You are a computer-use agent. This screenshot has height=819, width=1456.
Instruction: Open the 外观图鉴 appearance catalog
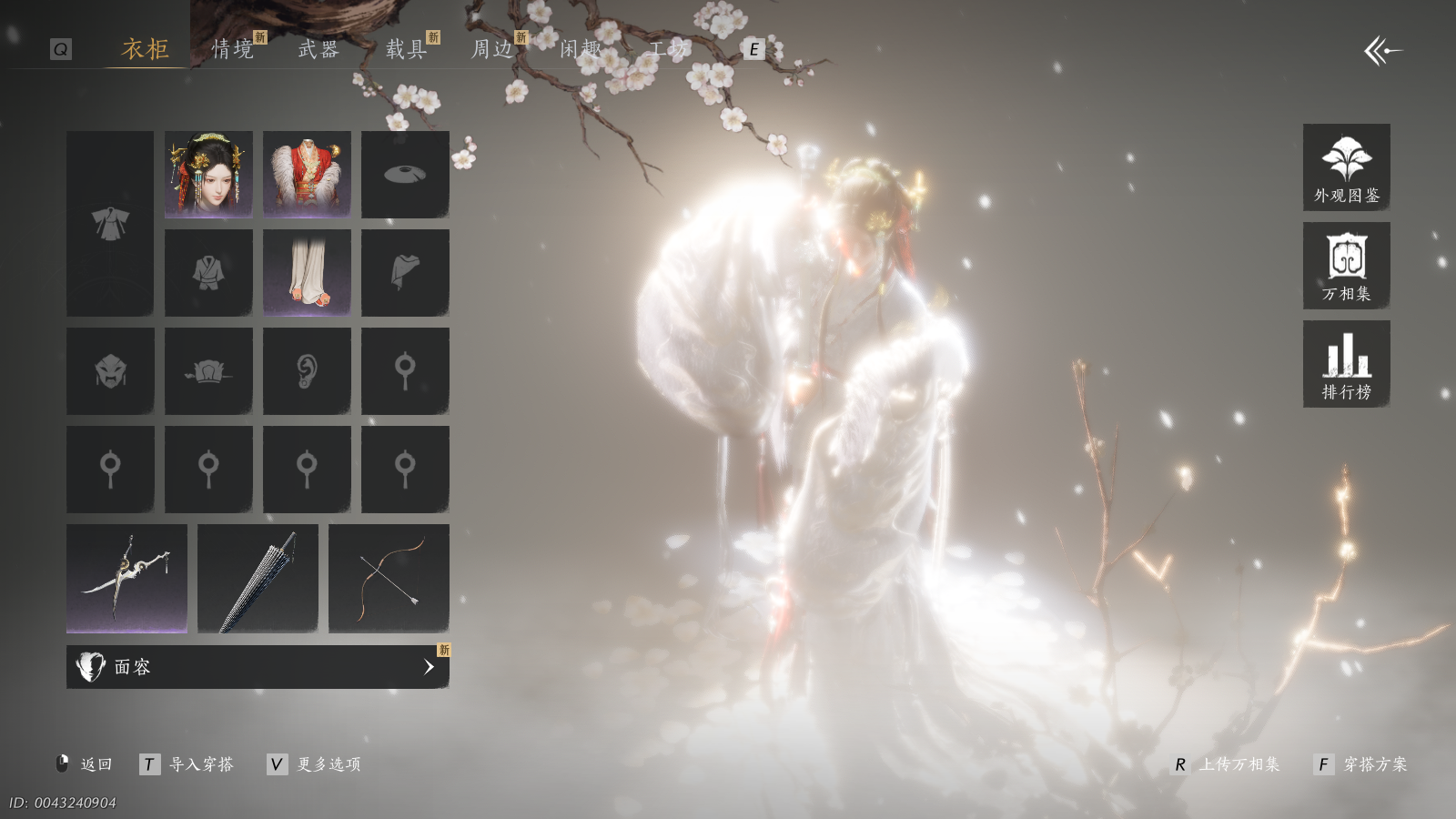(1346, 167)
